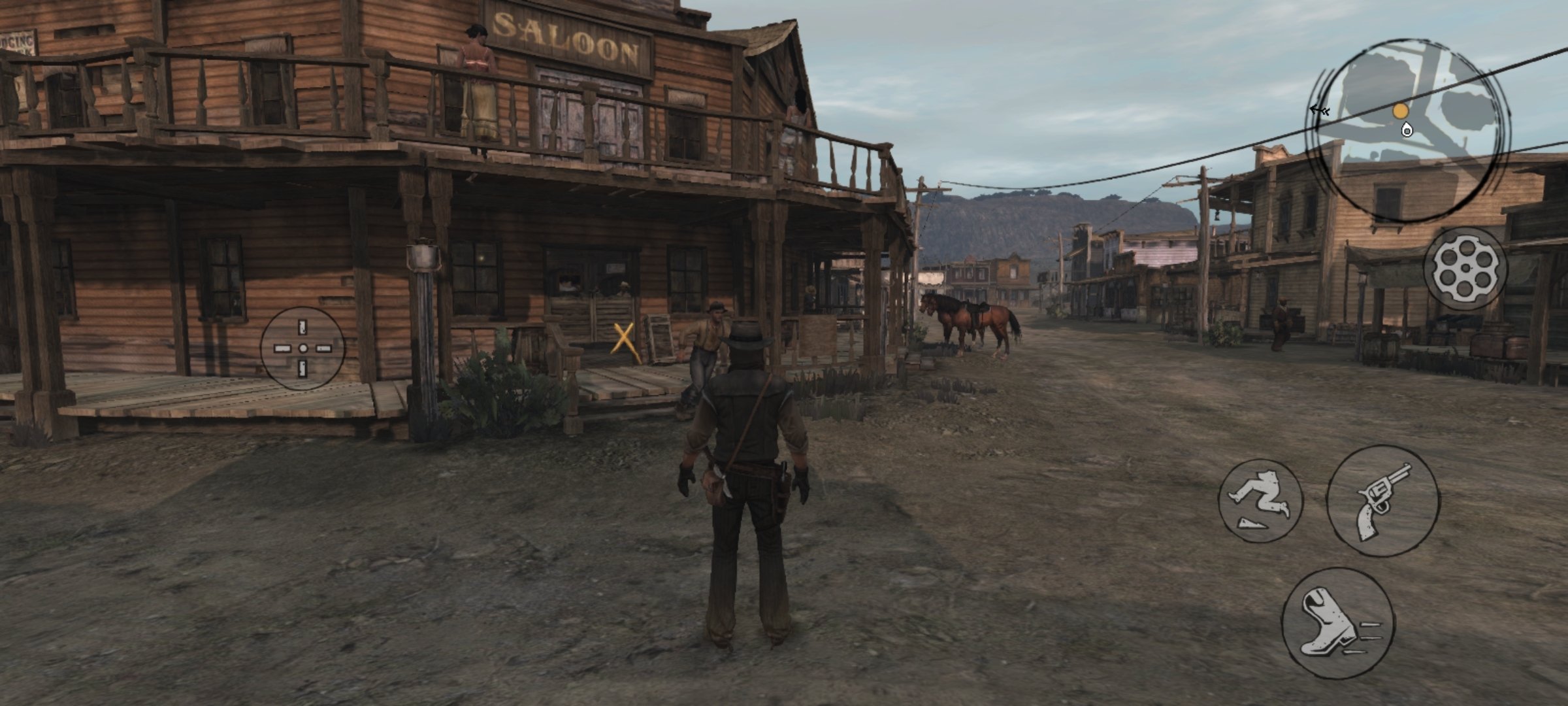Tap the boot sprint button
Image resolution: width=1568 pixels, height=706 pixels.
[1337, 624]
